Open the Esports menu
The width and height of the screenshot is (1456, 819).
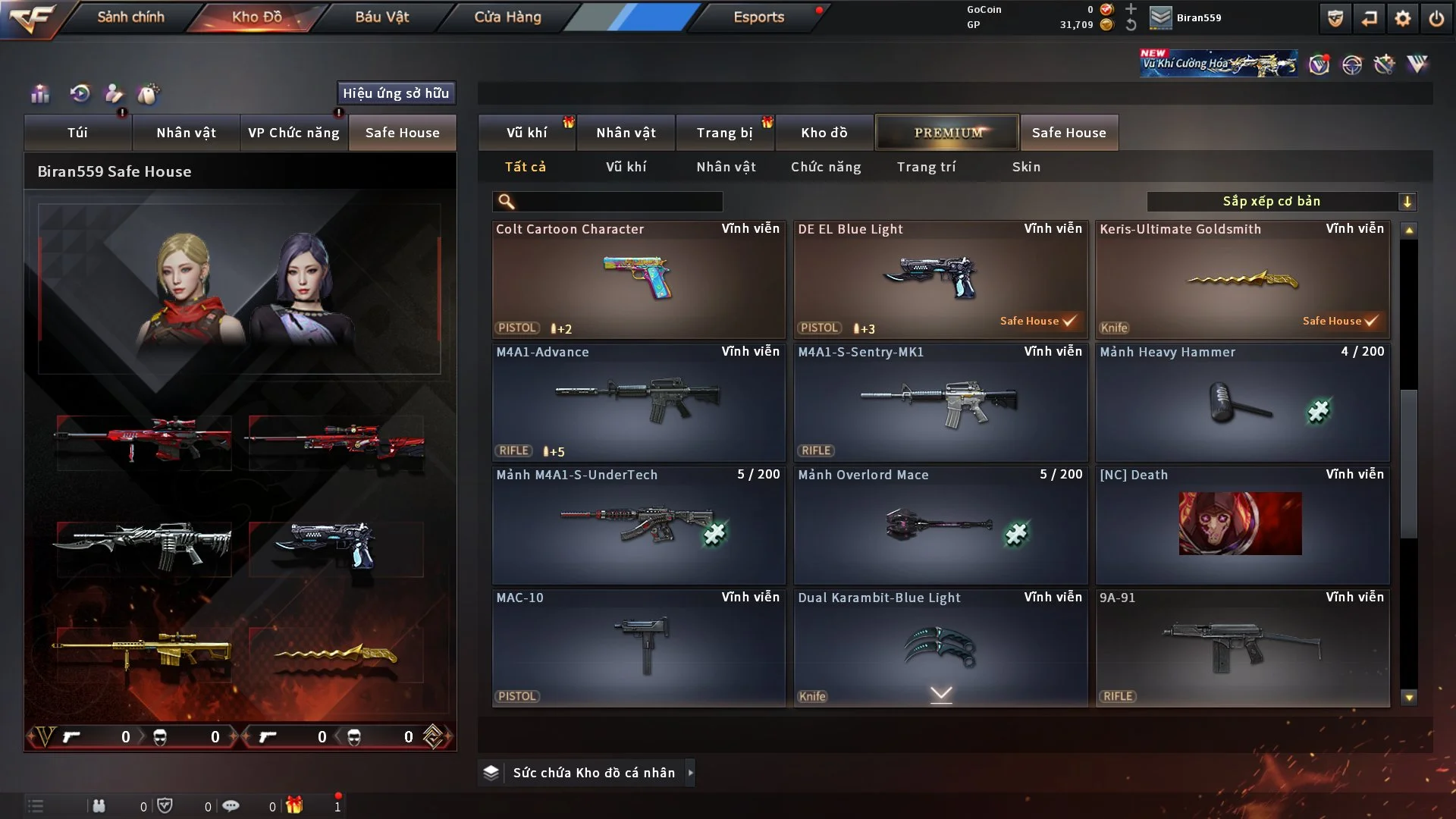click(x=758, y=17)
